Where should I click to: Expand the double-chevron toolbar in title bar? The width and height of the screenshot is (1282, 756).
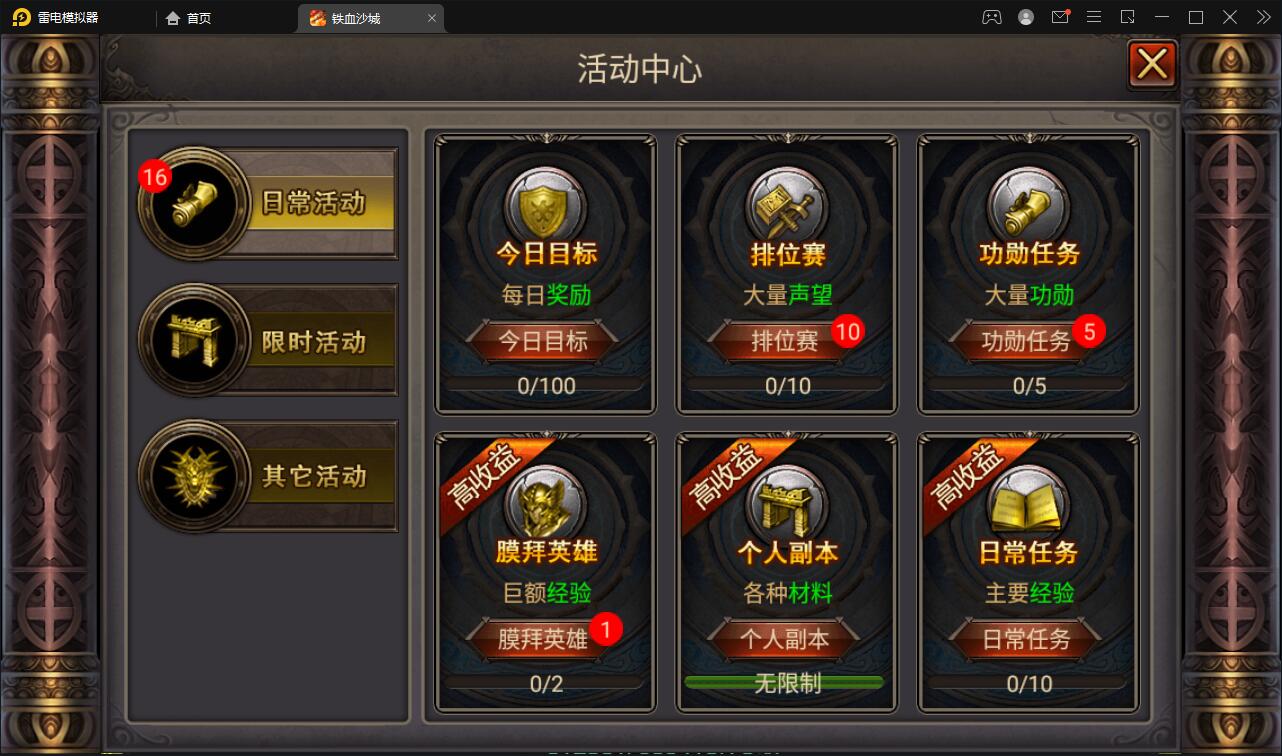(1262, 16)
